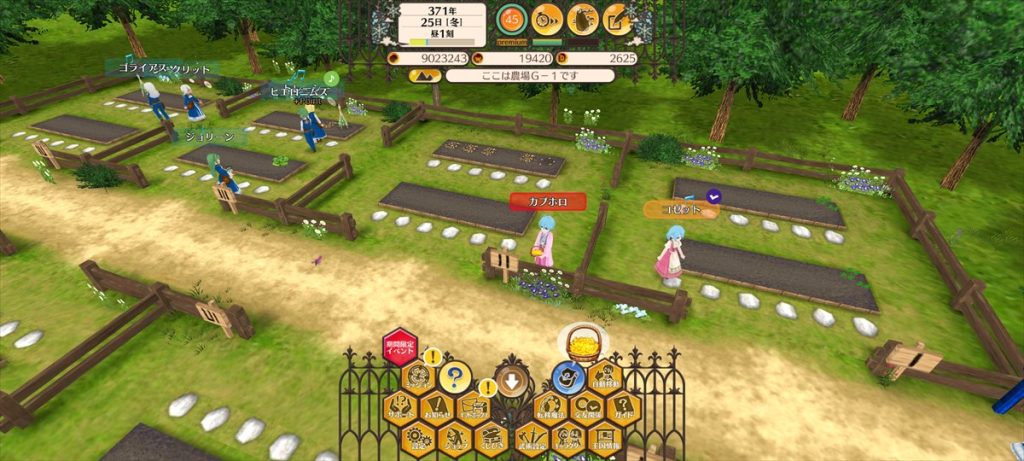
Task: Click the fast-forward clock icon
Action: pos(545,18)
